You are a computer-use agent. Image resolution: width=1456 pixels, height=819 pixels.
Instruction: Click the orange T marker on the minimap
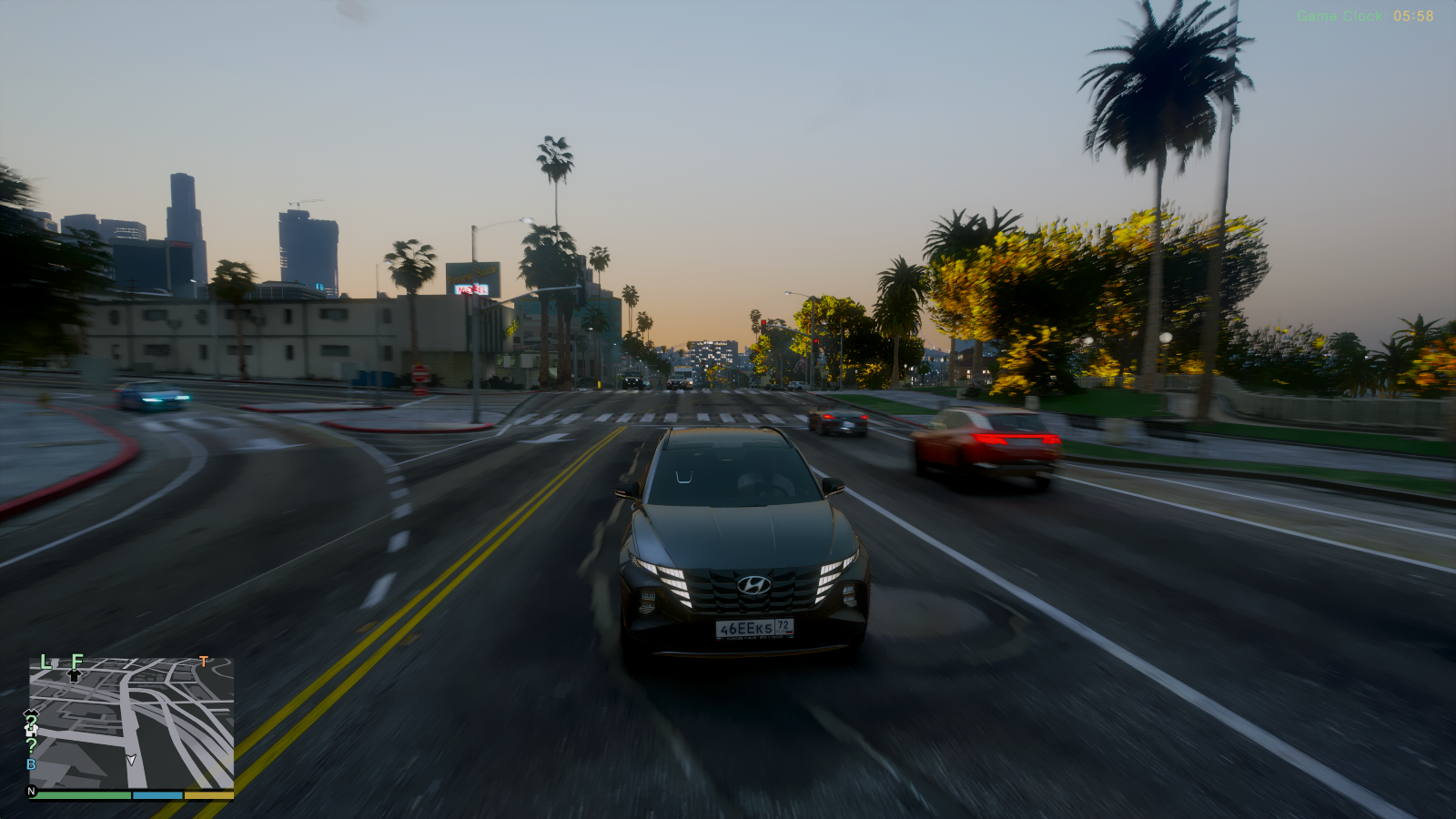(203, 662)
